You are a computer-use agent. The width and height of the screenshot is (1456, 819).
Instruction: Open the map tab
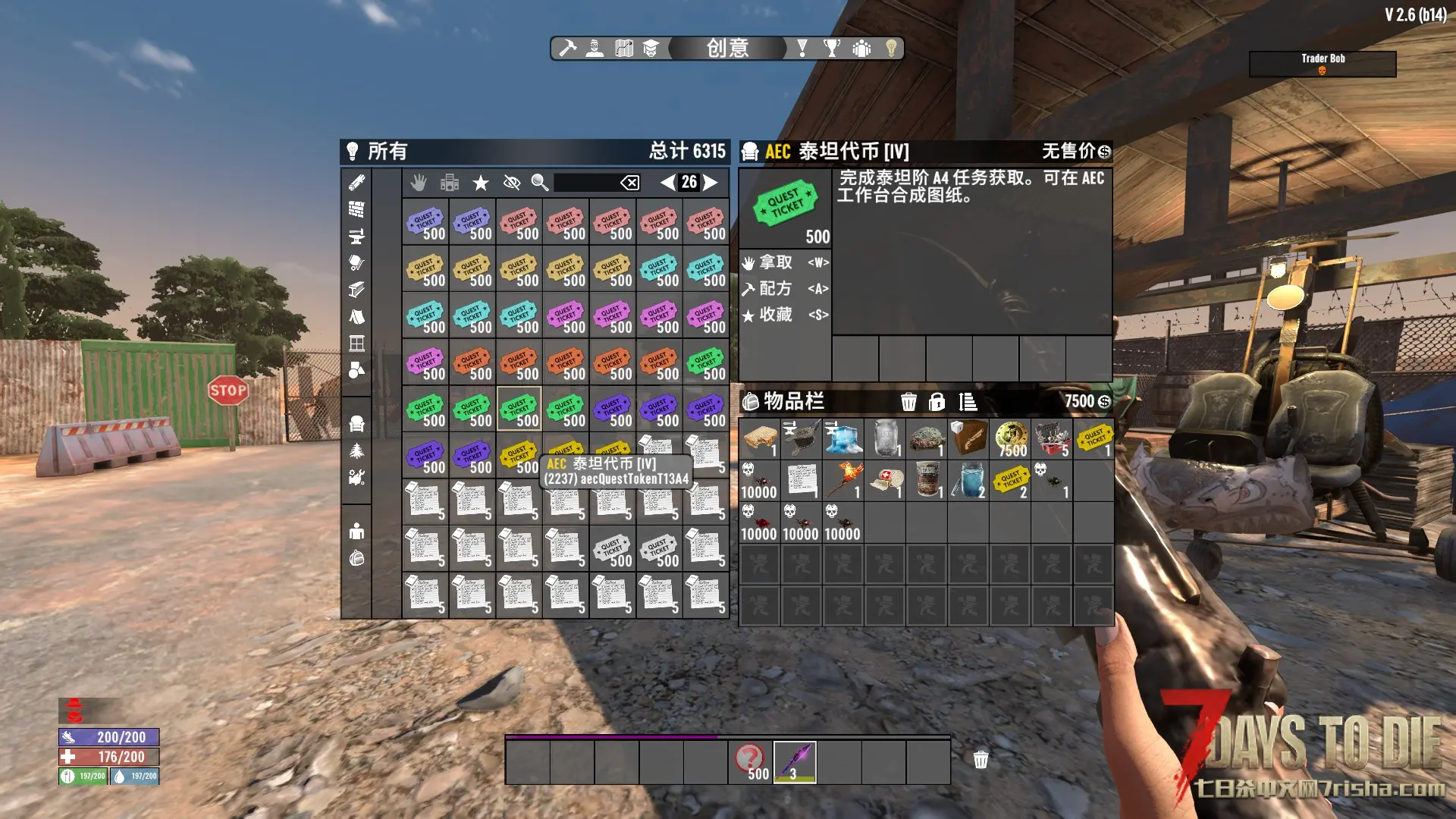[624, 49]
